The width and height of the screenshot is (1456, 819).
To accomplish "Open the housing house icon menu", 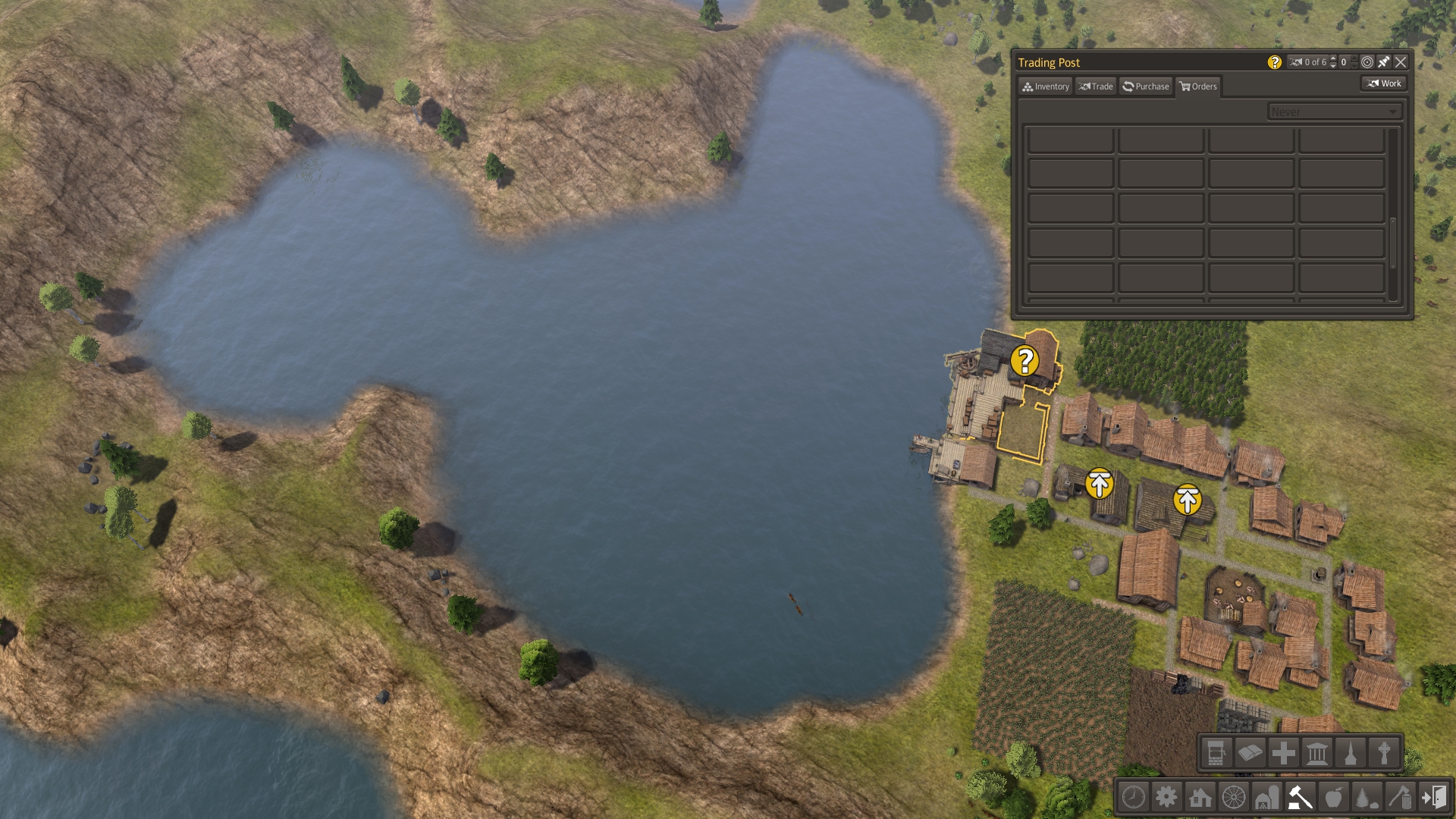I will [1200, 798].
